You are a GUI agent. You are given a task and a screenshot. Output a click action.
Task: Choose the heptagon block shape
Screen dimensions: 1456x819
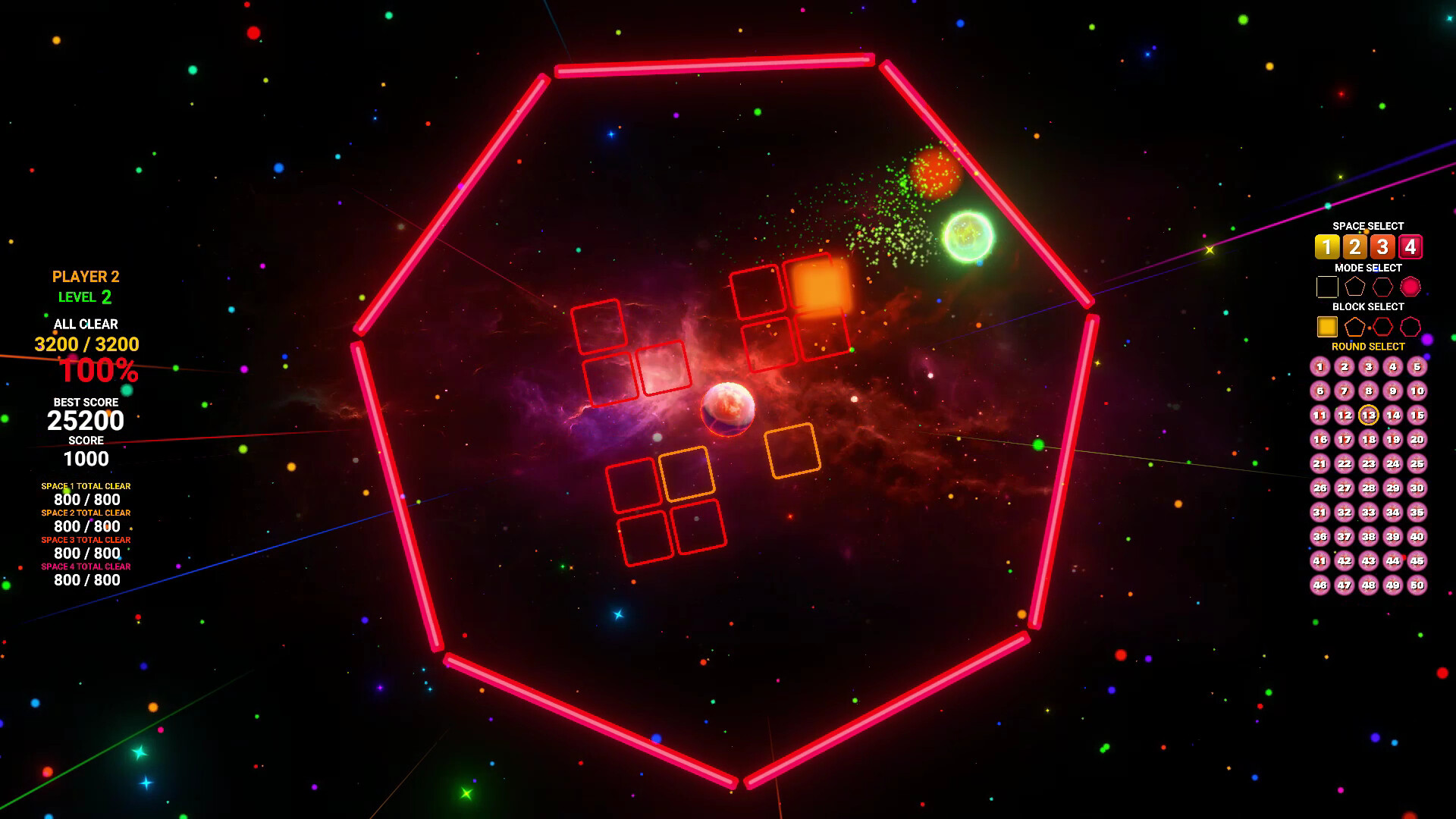(1410, 327)
